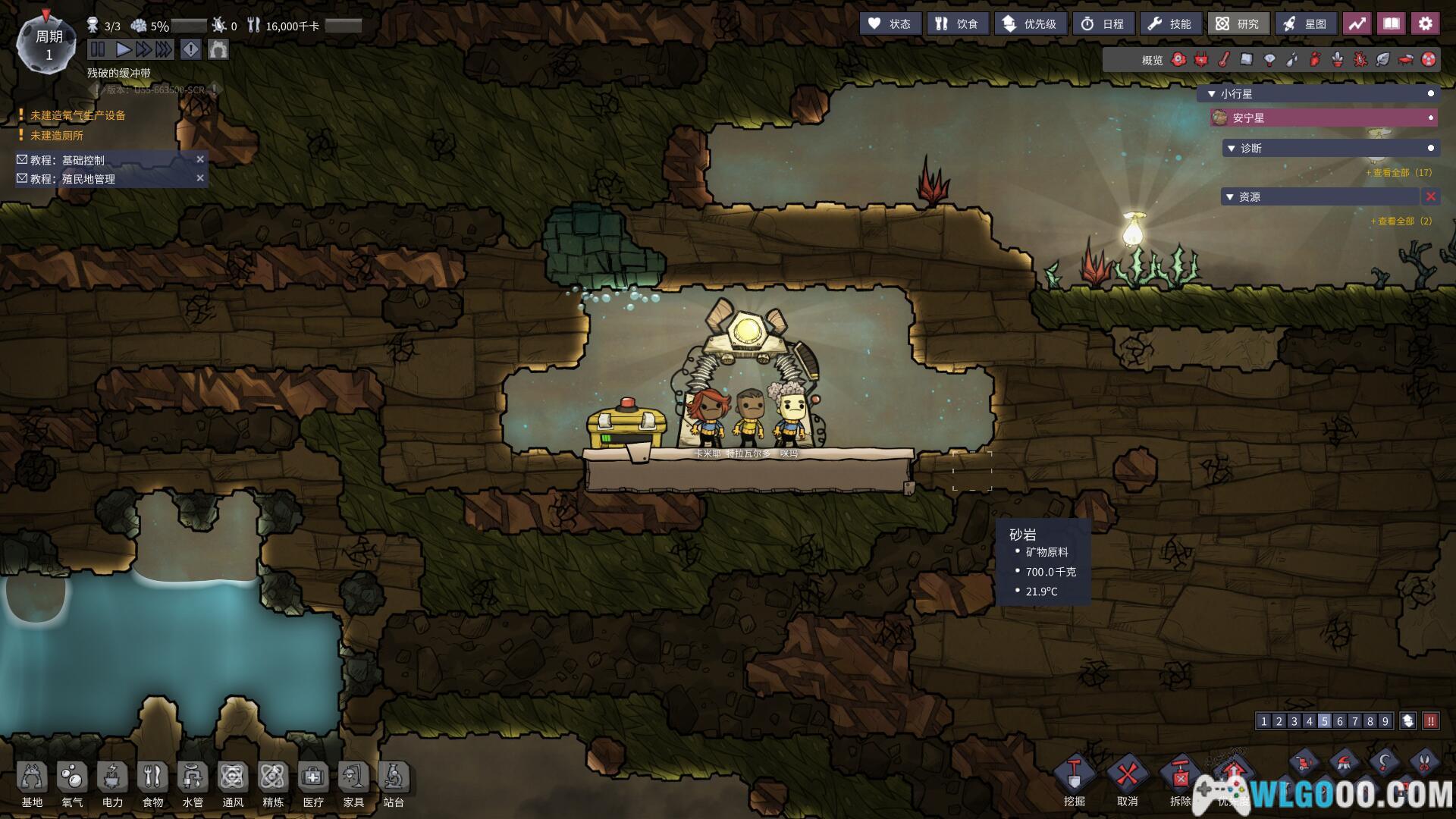Close the 殖民地管理 tutorial notice

pyautogui.click(x=200, y=178)
